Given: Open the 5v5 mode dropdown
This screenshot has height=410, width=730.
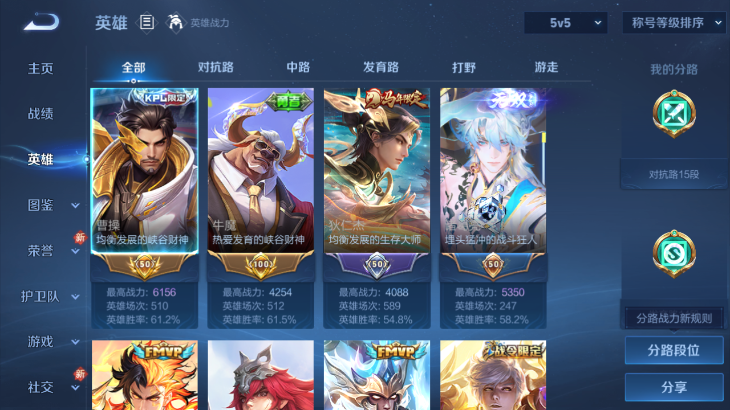Looking at the screenshot, I should [x=565, y=22].
